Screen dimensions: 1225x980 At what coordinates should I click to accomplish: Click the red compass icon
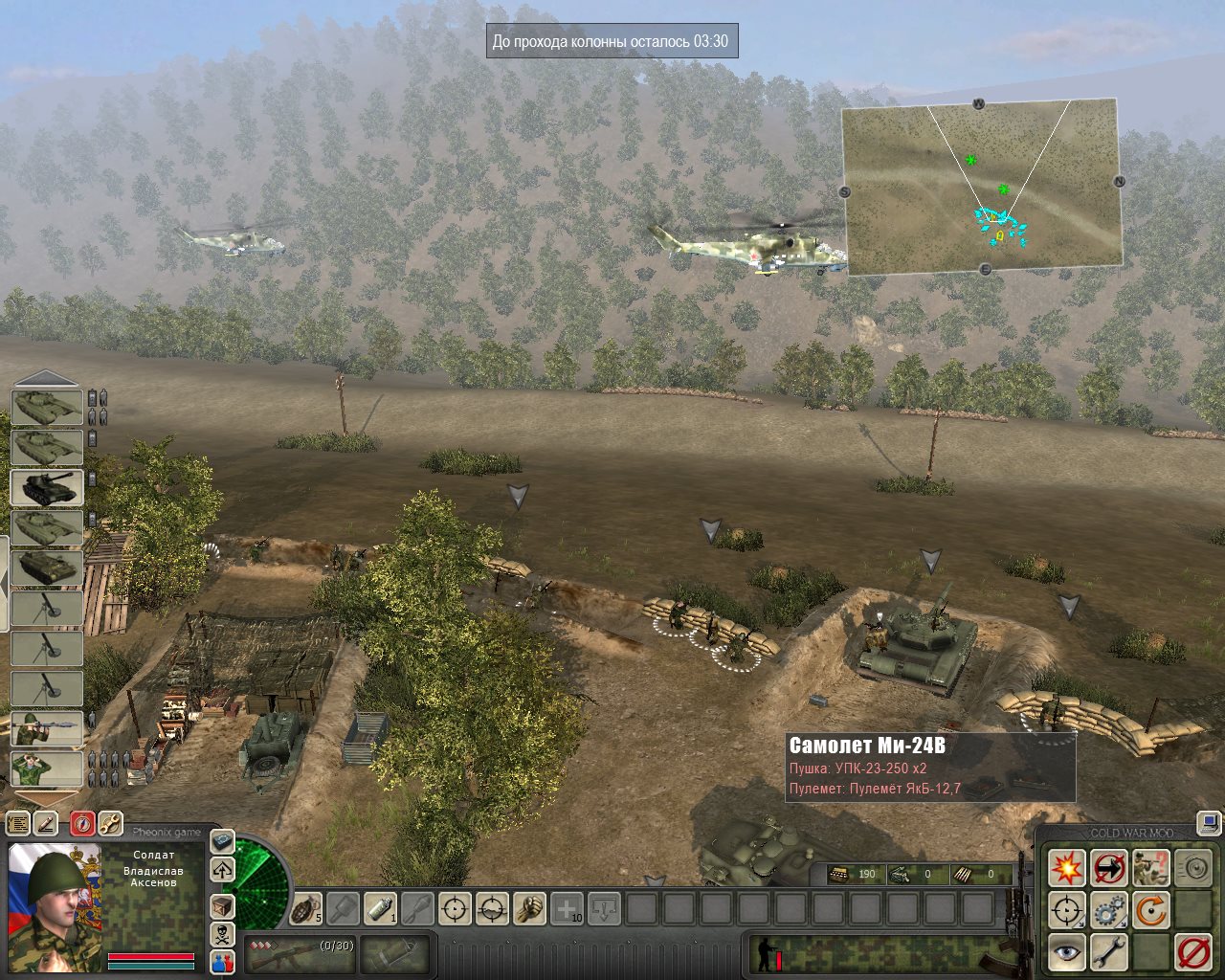point(82,823)
